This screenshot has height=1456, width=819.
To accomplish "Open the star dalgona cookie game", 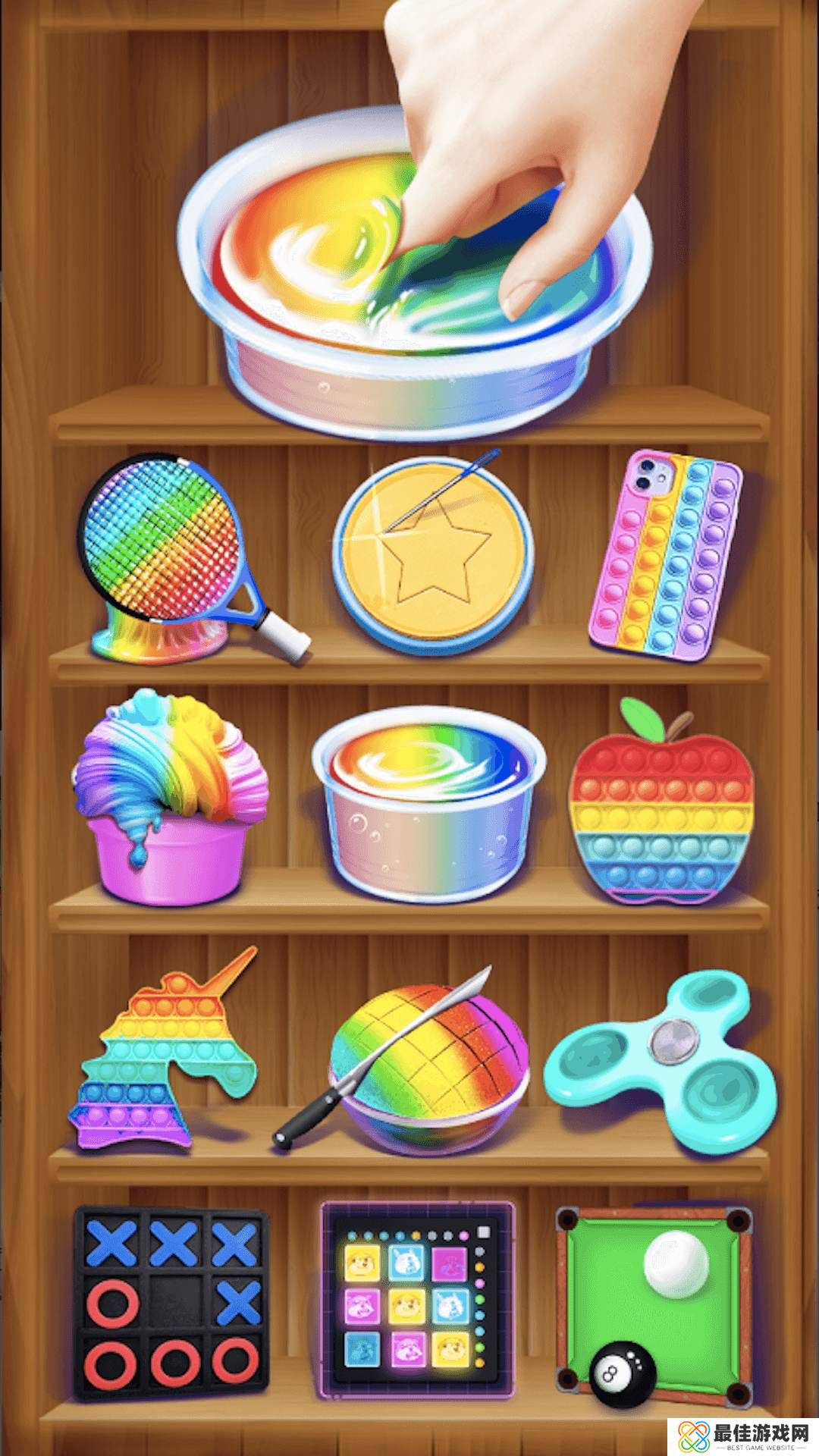I will coord(432,554).
